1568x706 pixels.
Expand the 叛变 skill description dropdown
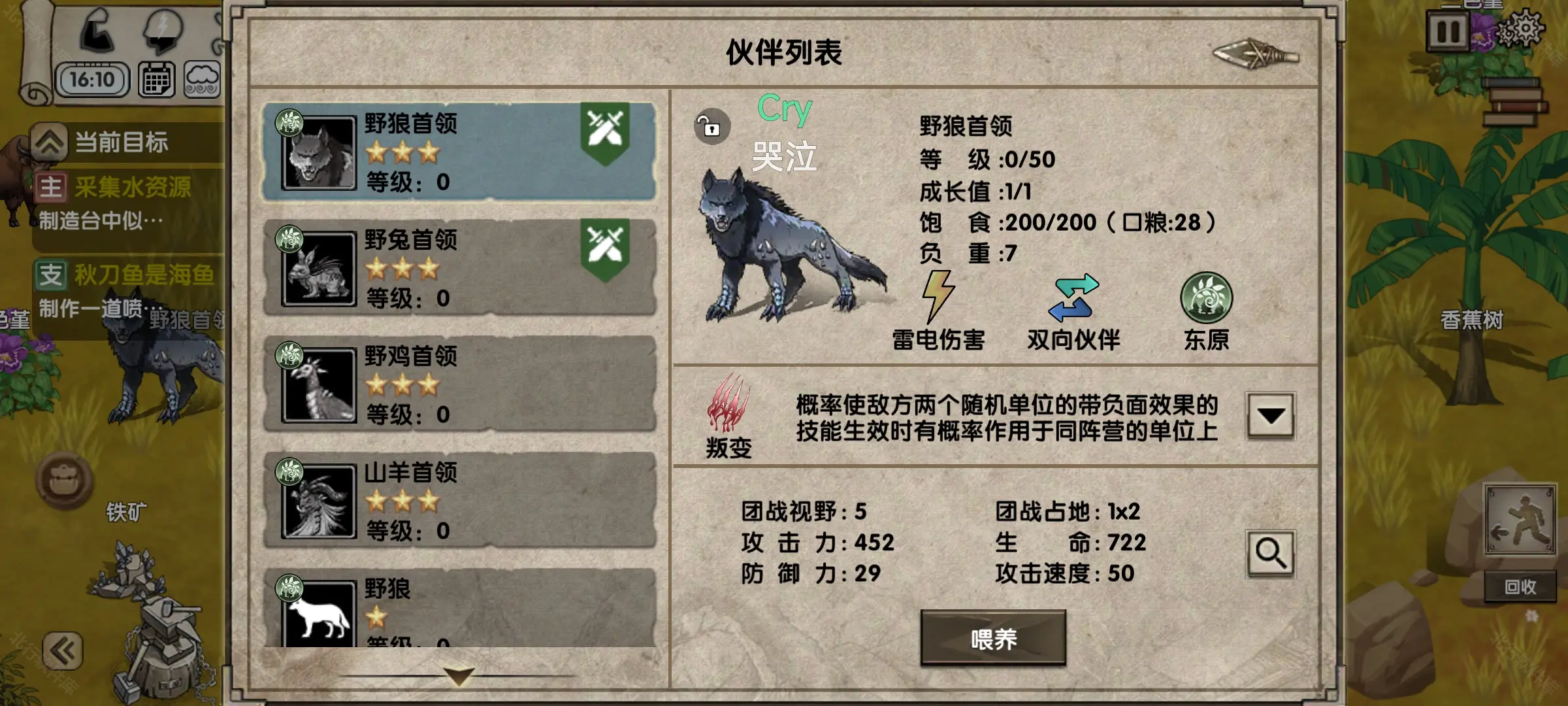pyautogui.click(x=1270, y=416)
